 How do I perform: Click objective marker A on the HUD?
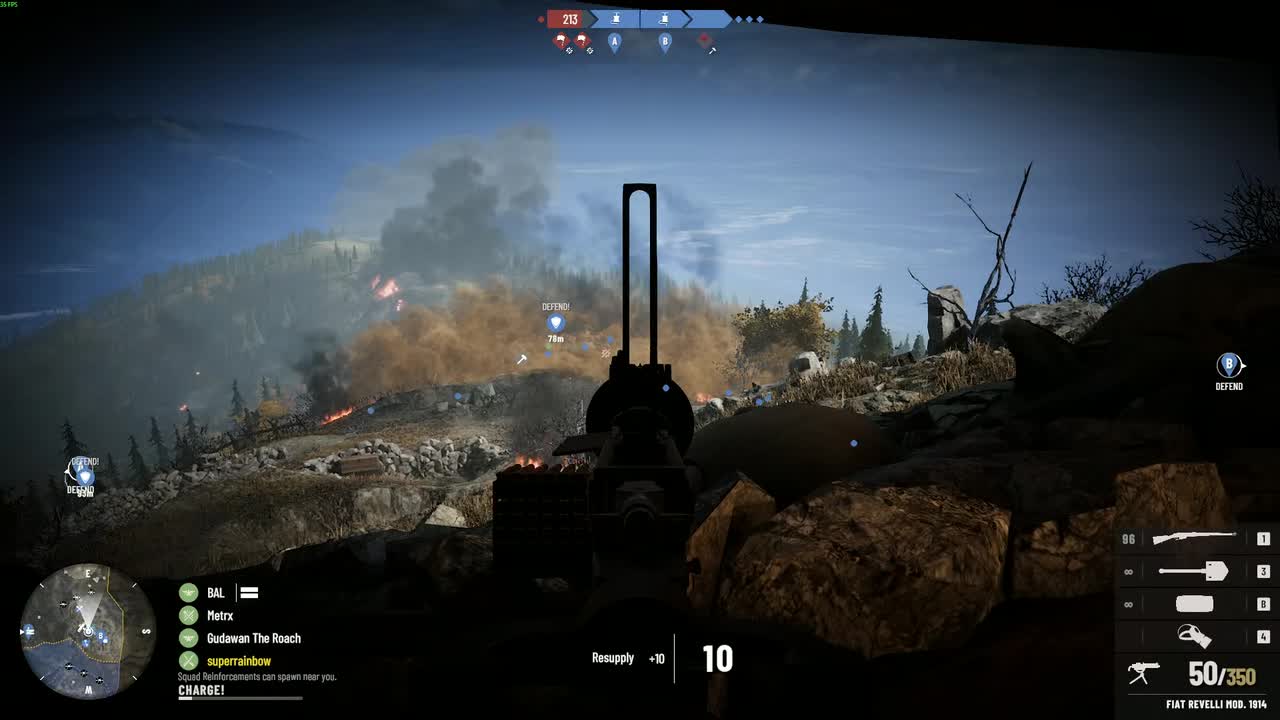pyautogui.click(x=613, y=42)
